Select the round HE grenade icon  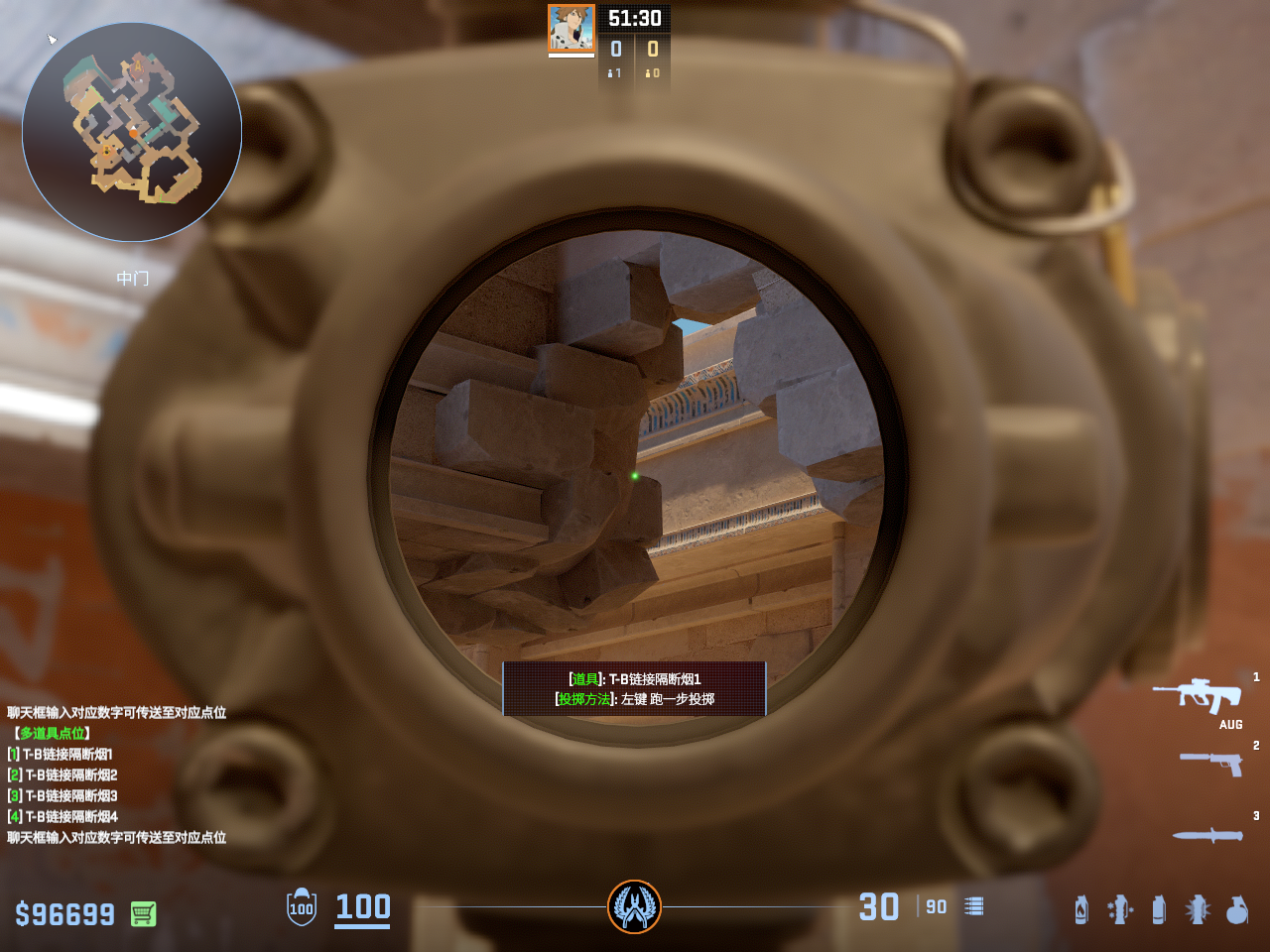[1236, 909]
